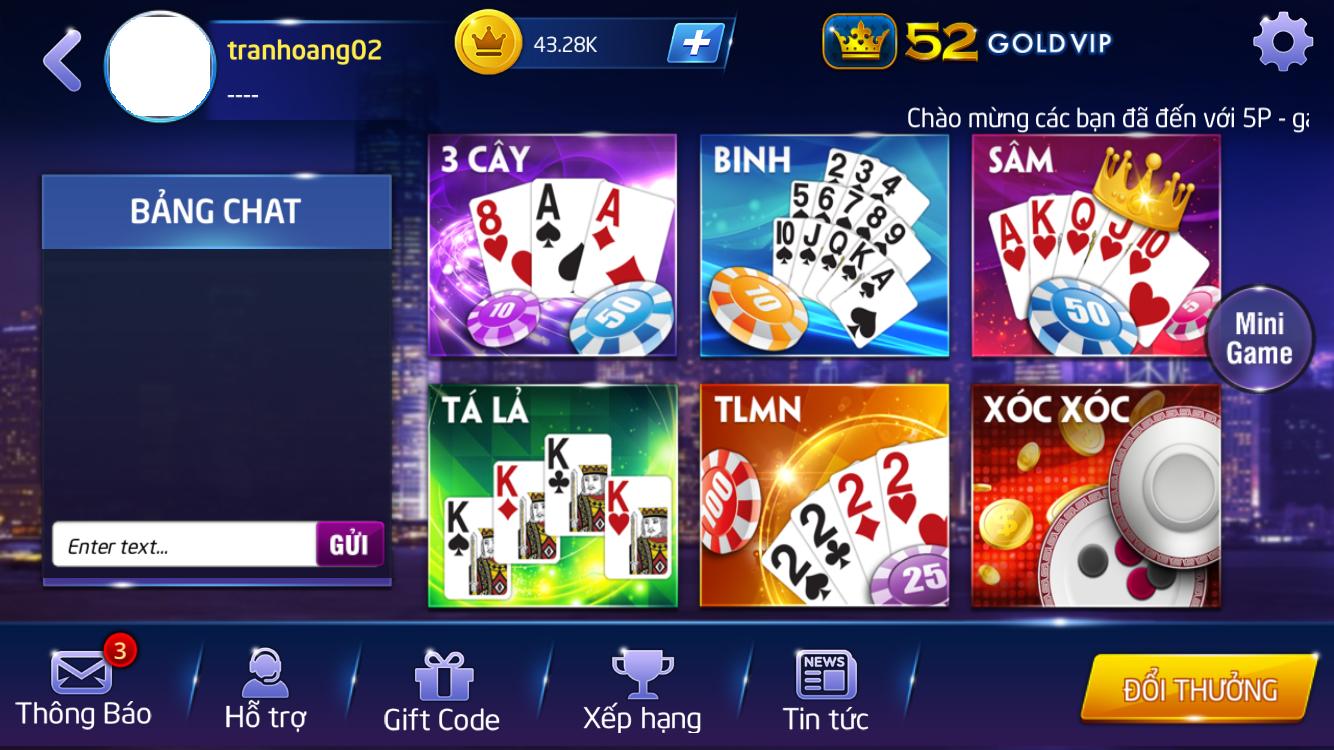Image resolution: width=1334 pixels, height=750 pixels.
Task: Launch the Binh game tile
Action: pos(824,245)
